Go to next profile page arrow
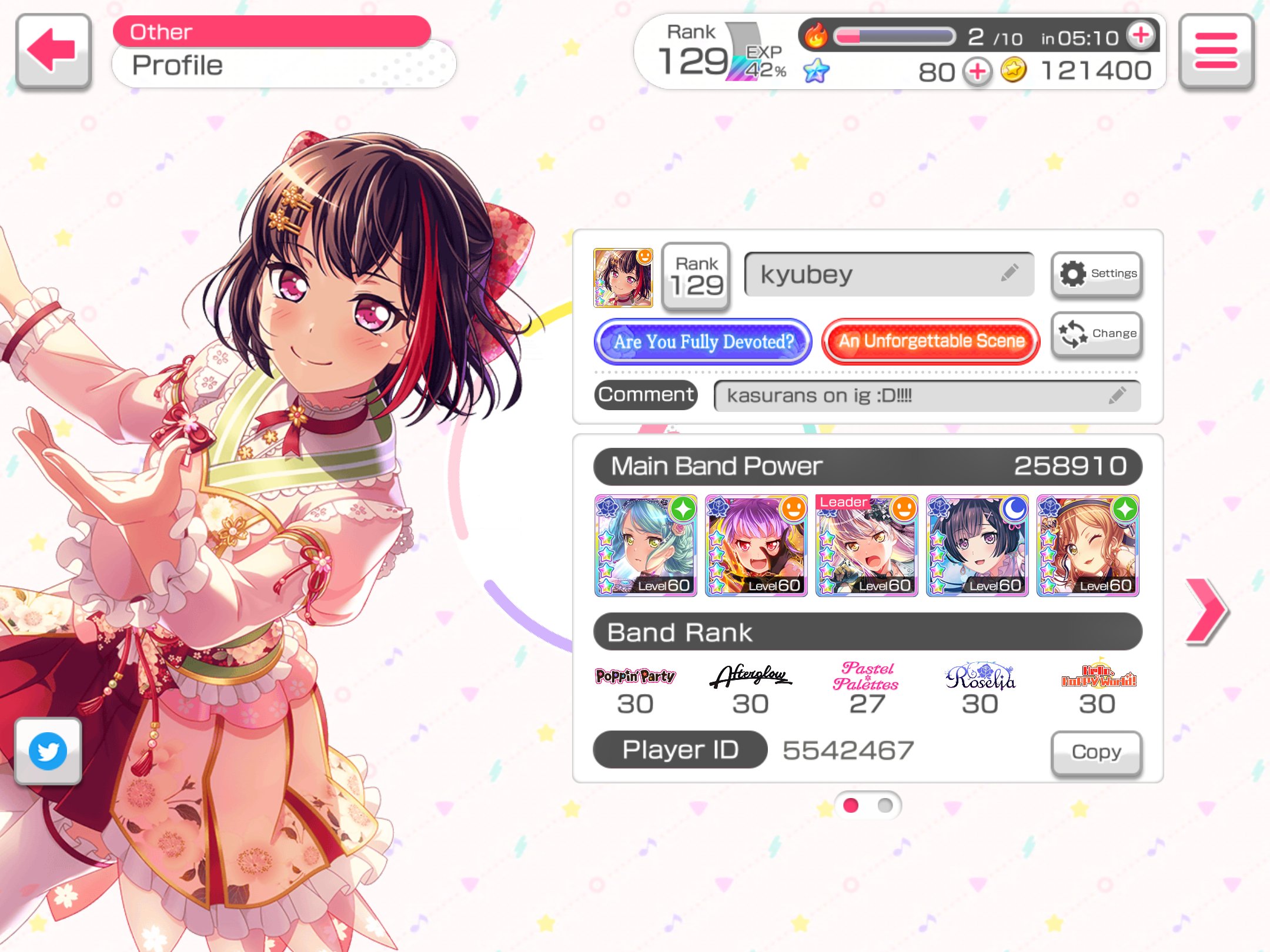This screenshot has height=952, width=1270. coord(1205,611)
